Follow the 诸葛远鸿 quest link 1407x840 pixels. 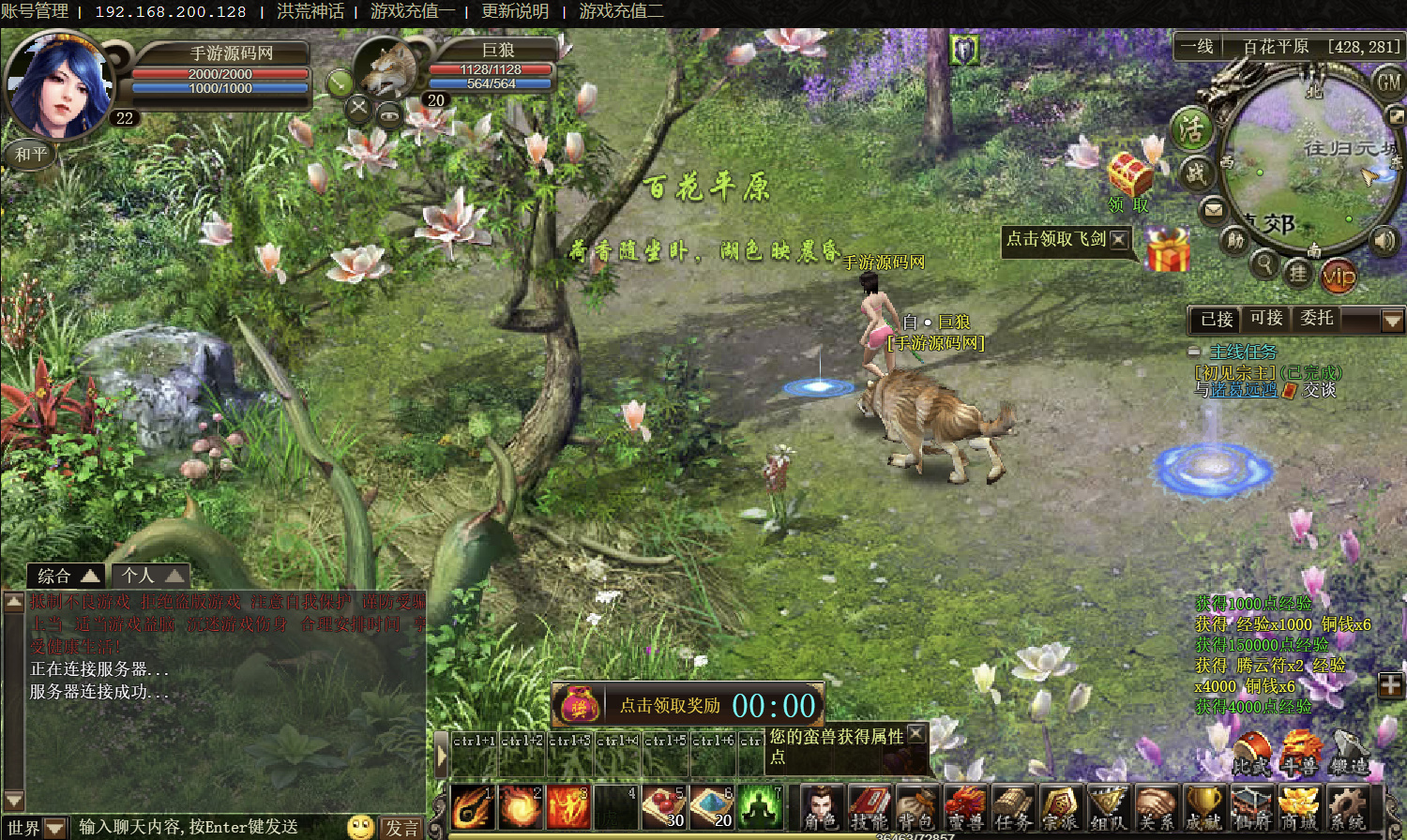pyautogui.click(x=1244, y=390)
